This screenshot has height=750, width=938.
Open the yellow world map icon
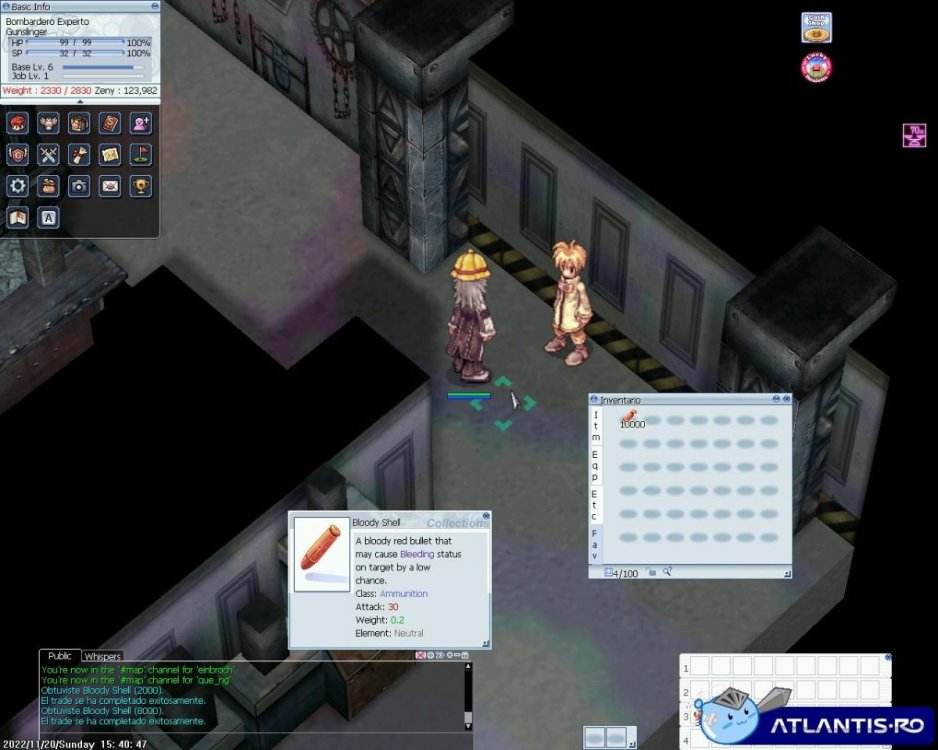[110, 155]
